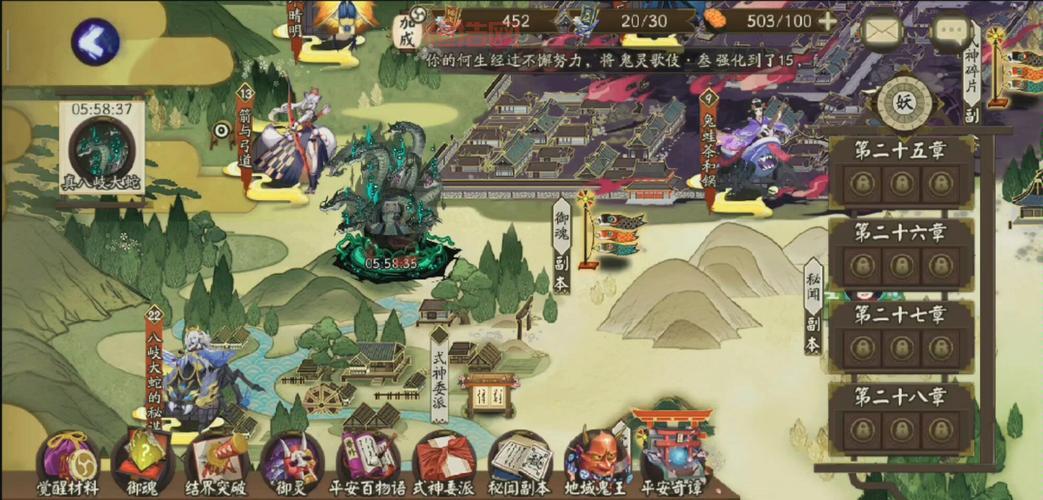Open 平安百物语 storybook icon

pyautogui.click(x=368, y=460)
